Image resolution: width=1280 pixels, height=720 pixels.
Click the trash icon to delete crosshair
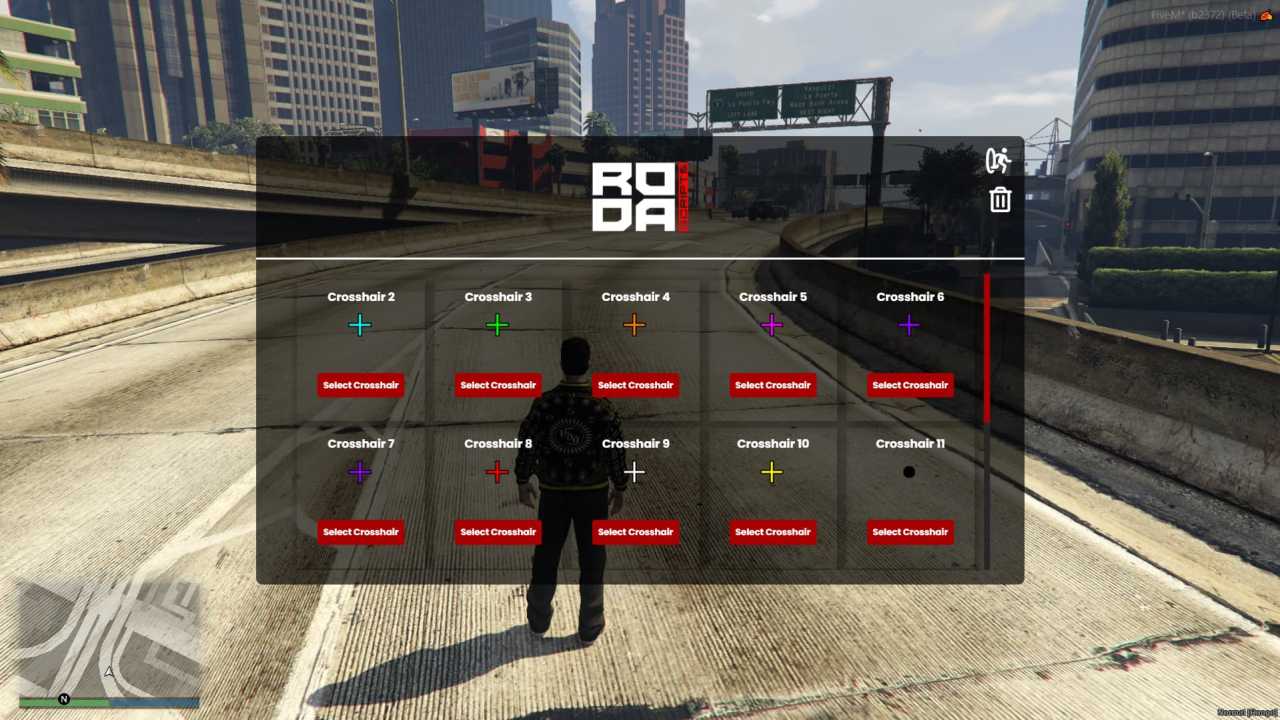tap(1000, 200)
